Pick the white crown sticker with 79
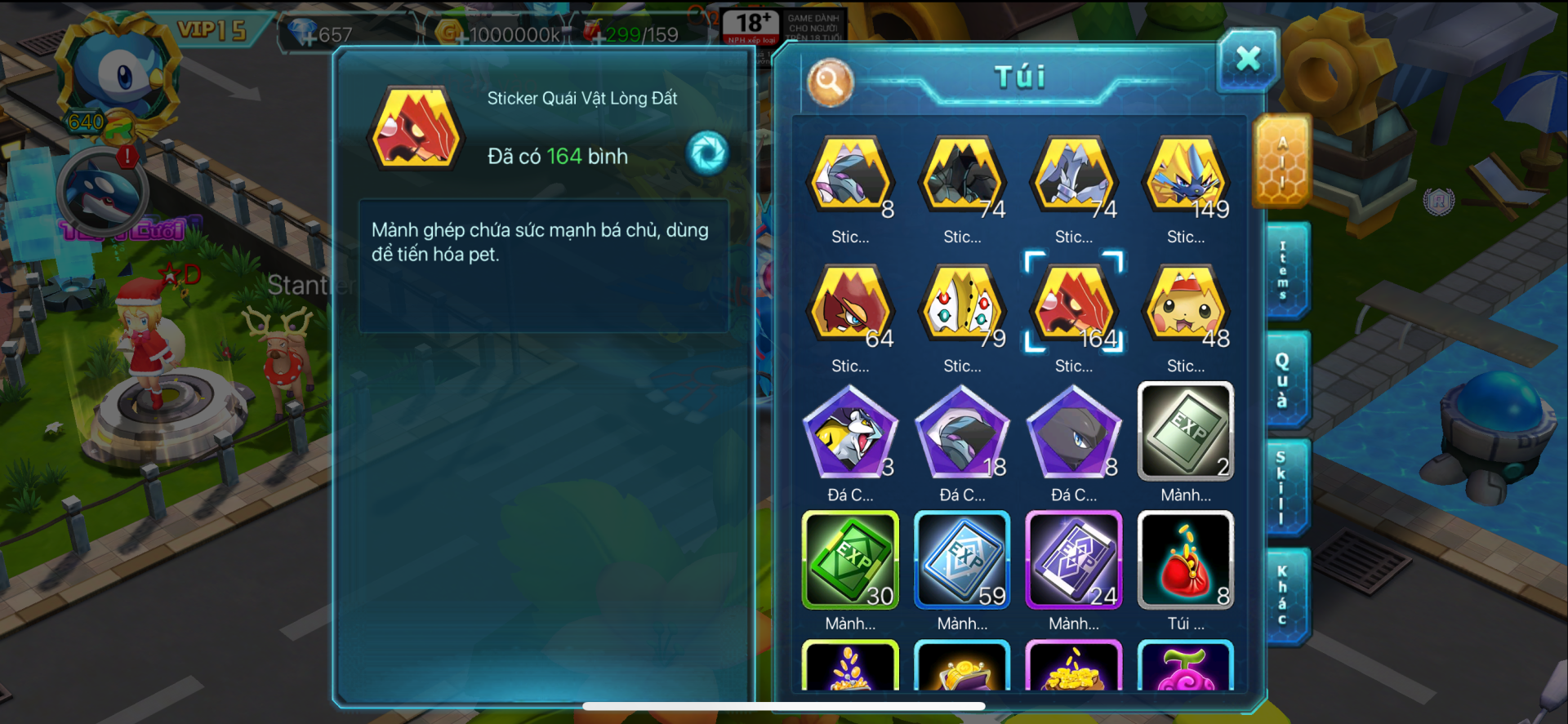 point(962,309)
